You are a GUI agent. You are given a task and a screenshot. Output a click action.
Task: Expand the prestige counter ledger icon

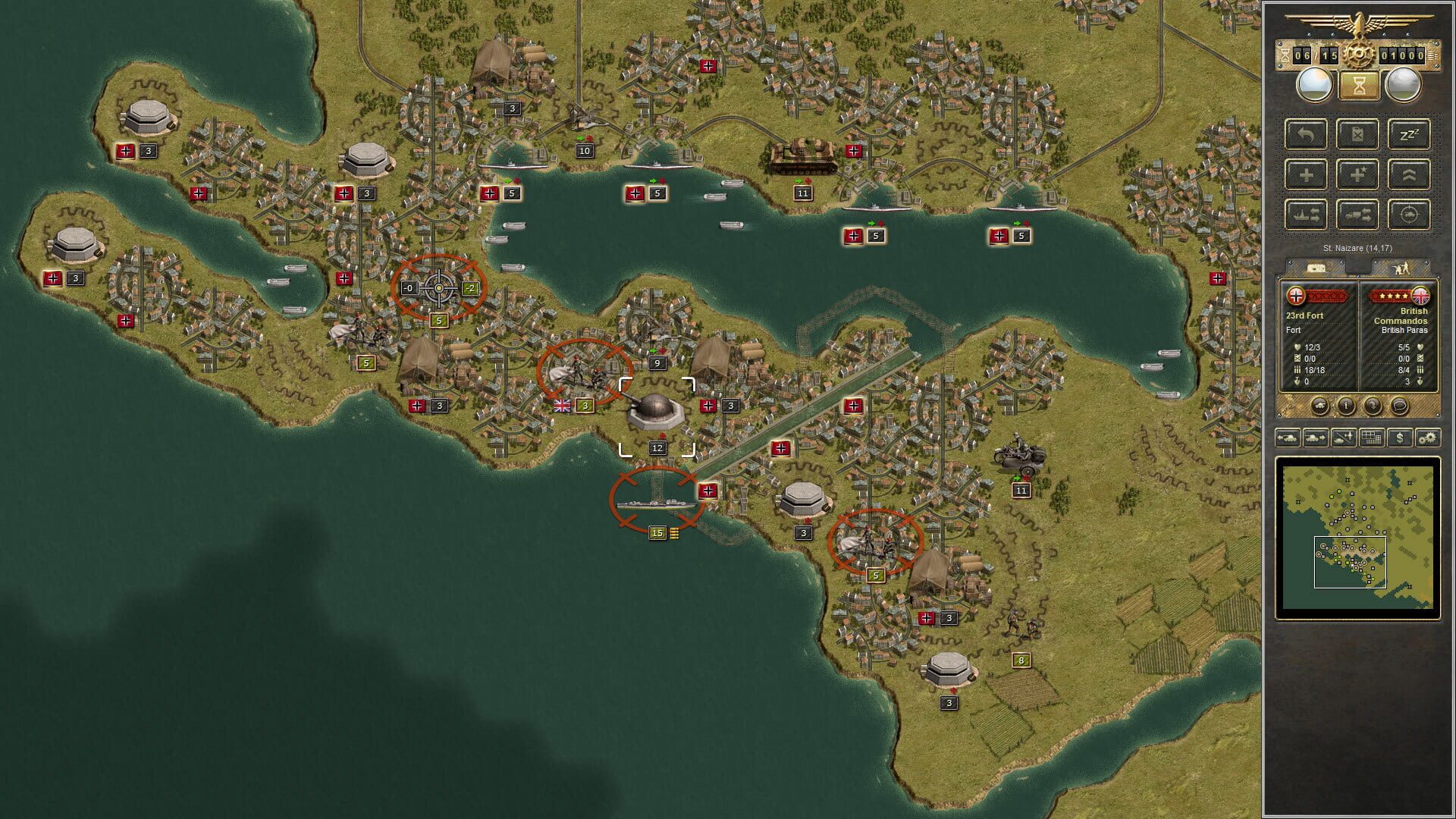(x=1433, y=55)
